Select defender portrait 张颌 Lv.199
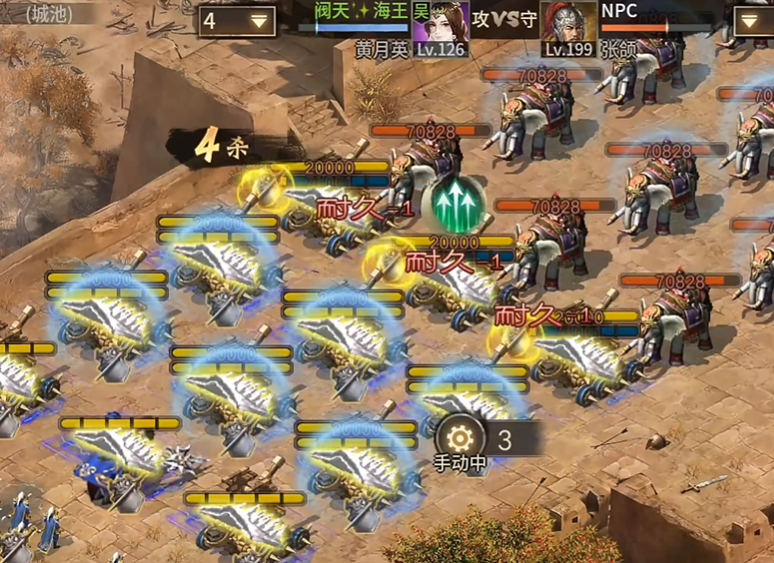The image size is (774, 563). 569,27
